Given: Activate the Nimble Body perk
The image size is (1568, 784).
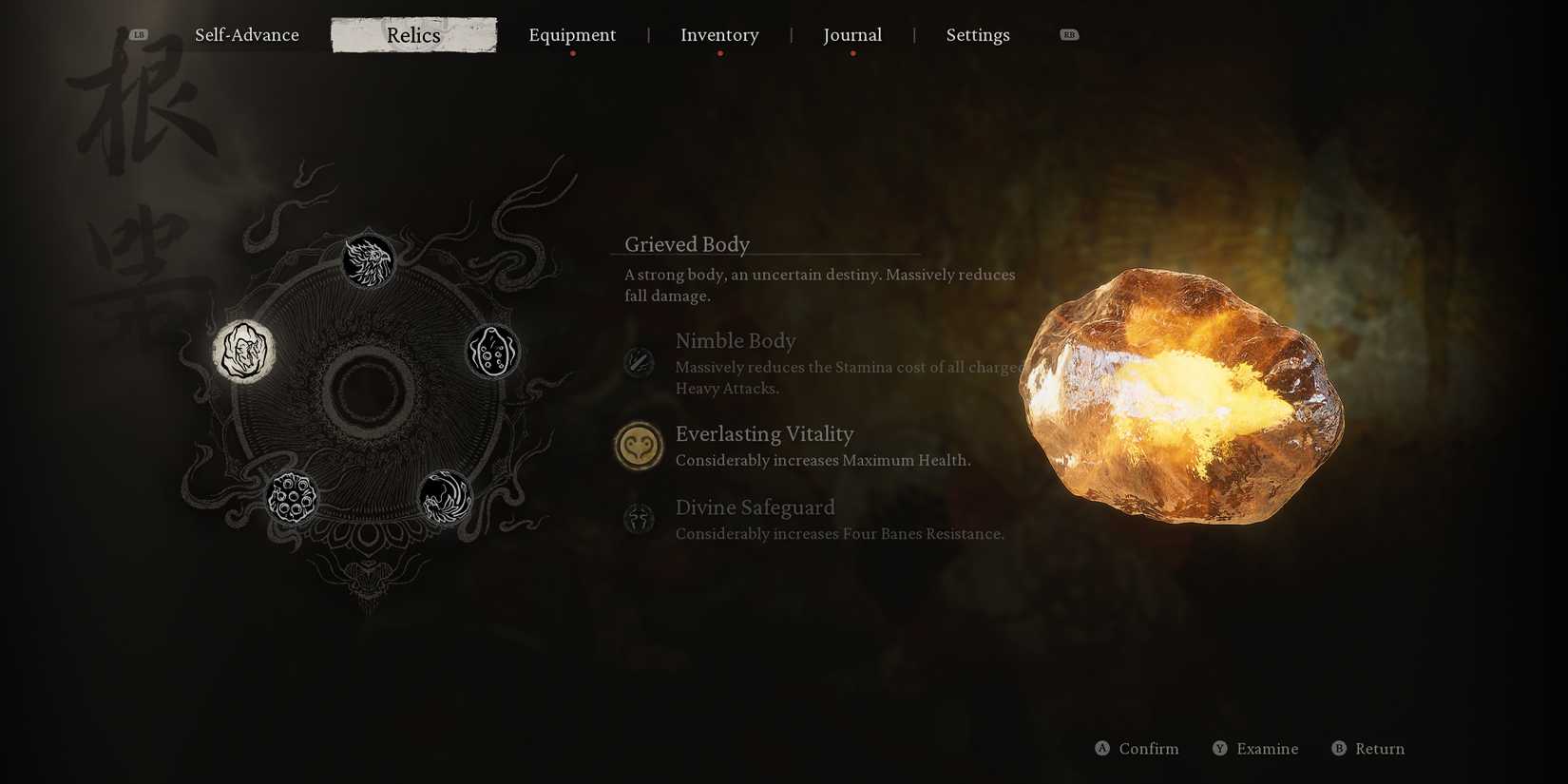Looking at the screenshot, I should point(736,340).
